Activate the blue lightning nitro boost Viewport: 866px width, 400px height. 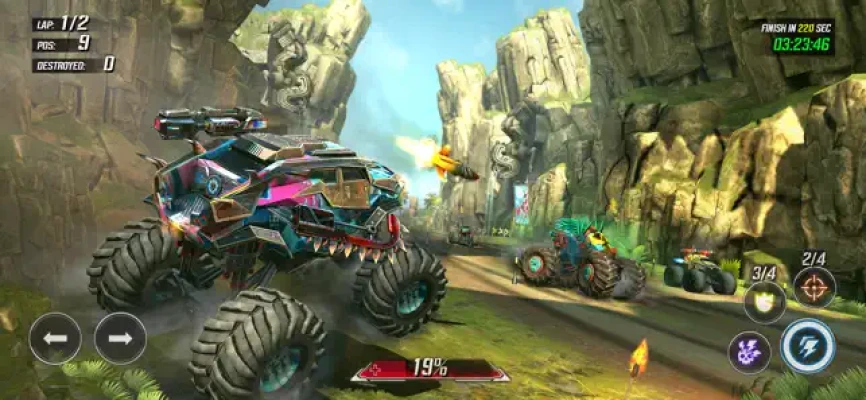[x=808, y=346]
